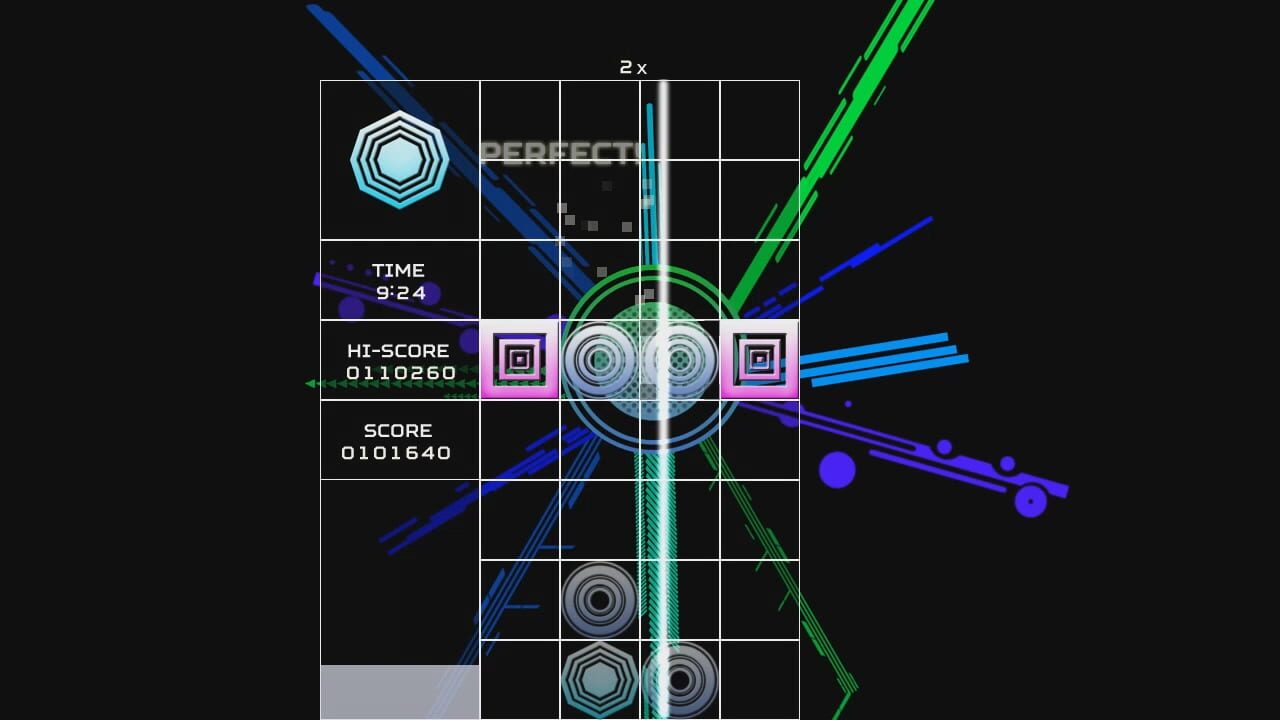Select the left gray concentric circle block
1280x720 pixels.
click(600, 358)
